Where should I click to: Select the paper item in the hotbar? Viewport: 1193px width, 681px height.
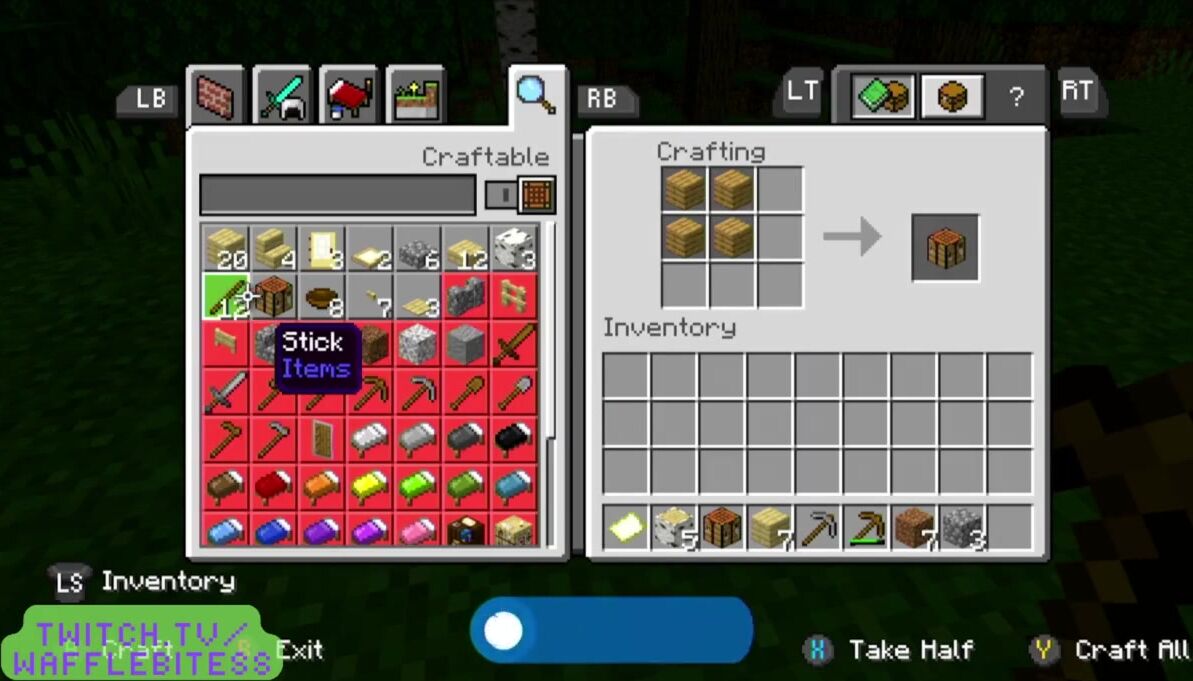click(x=627, y=528)
